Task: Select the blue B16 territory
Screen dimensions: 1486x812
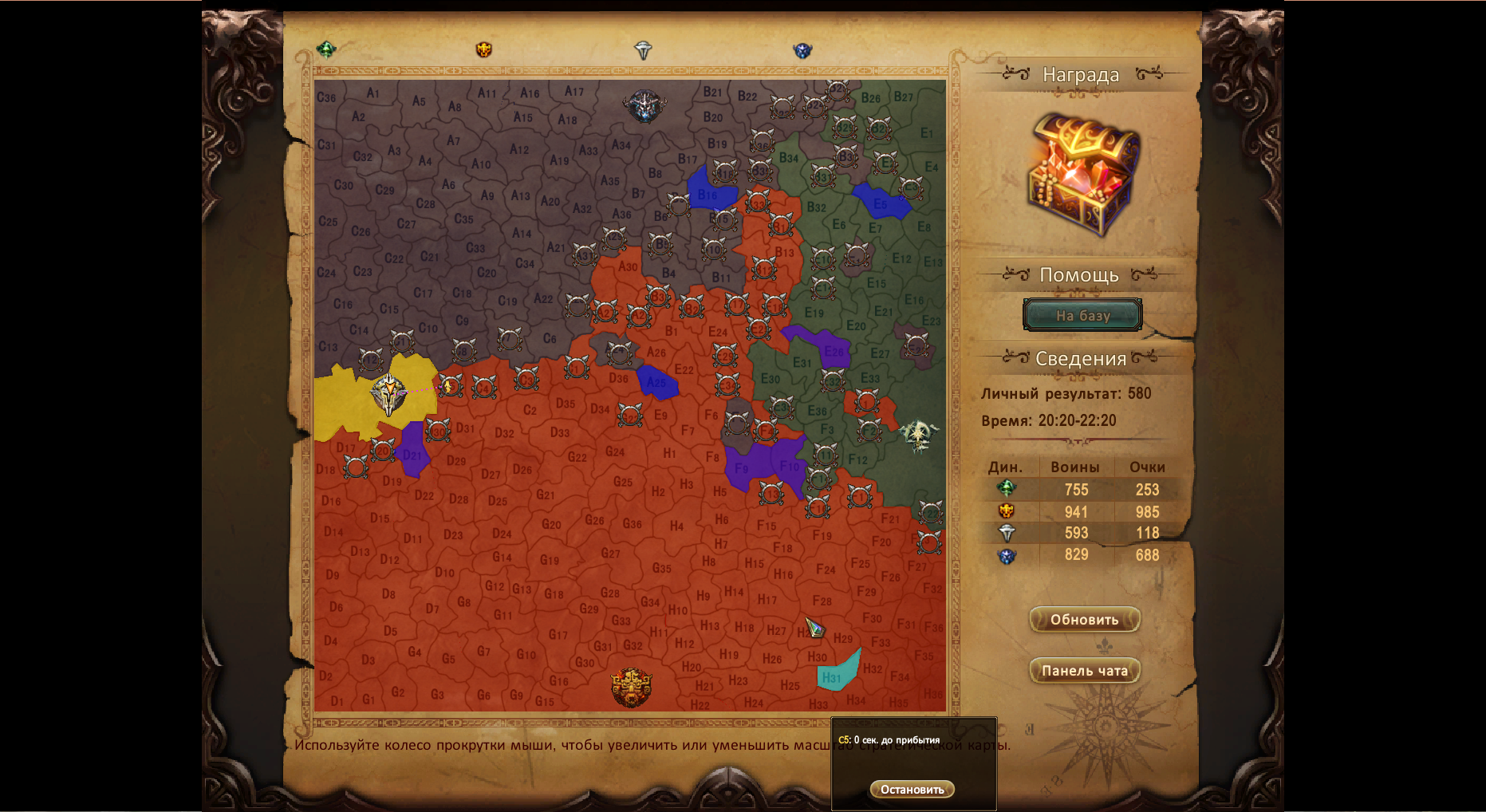Action: (708, 192)
